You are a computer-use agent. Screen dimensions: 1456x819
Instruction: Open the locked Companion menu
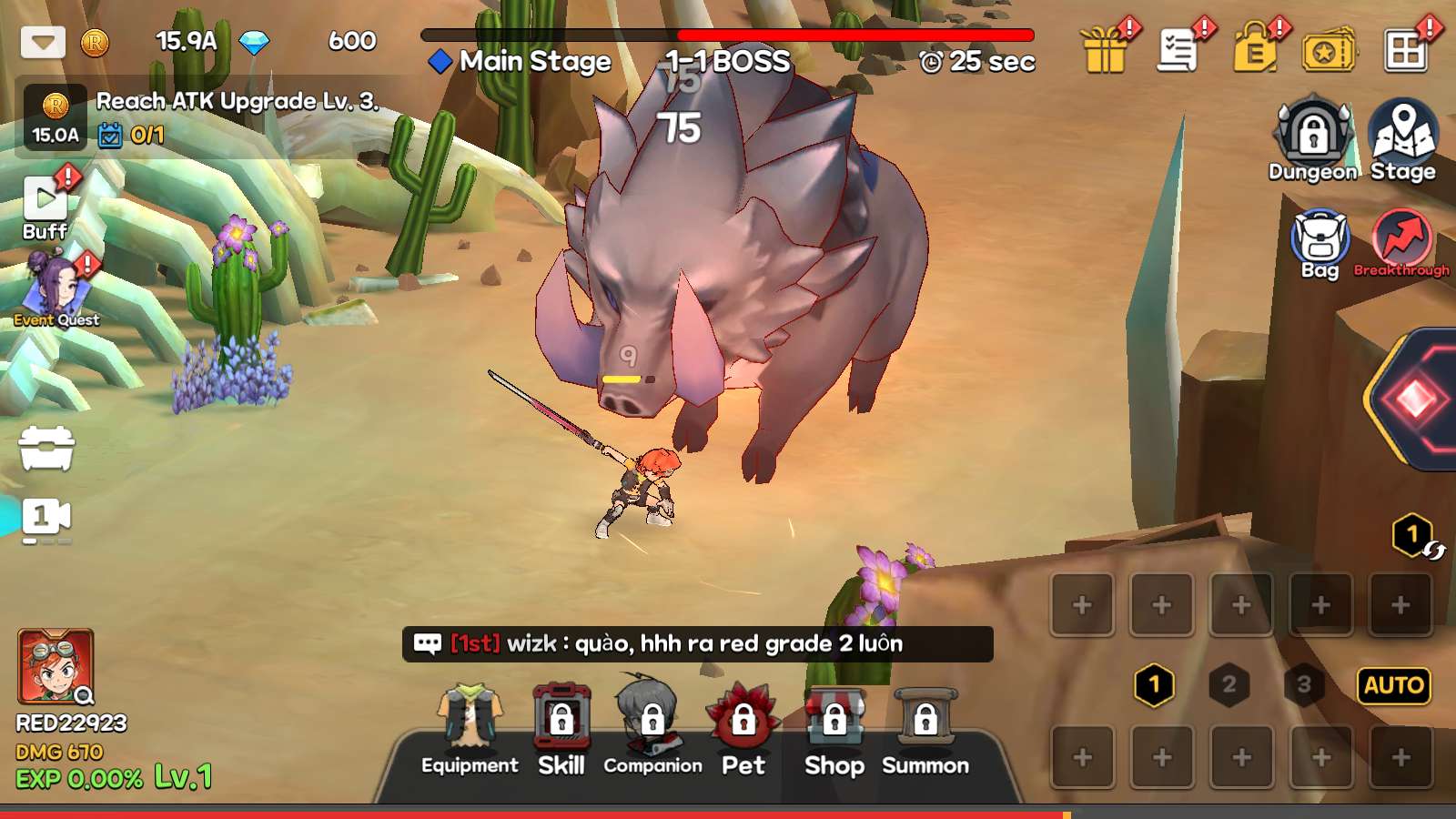pyautogui.click(x=652, y=731)
